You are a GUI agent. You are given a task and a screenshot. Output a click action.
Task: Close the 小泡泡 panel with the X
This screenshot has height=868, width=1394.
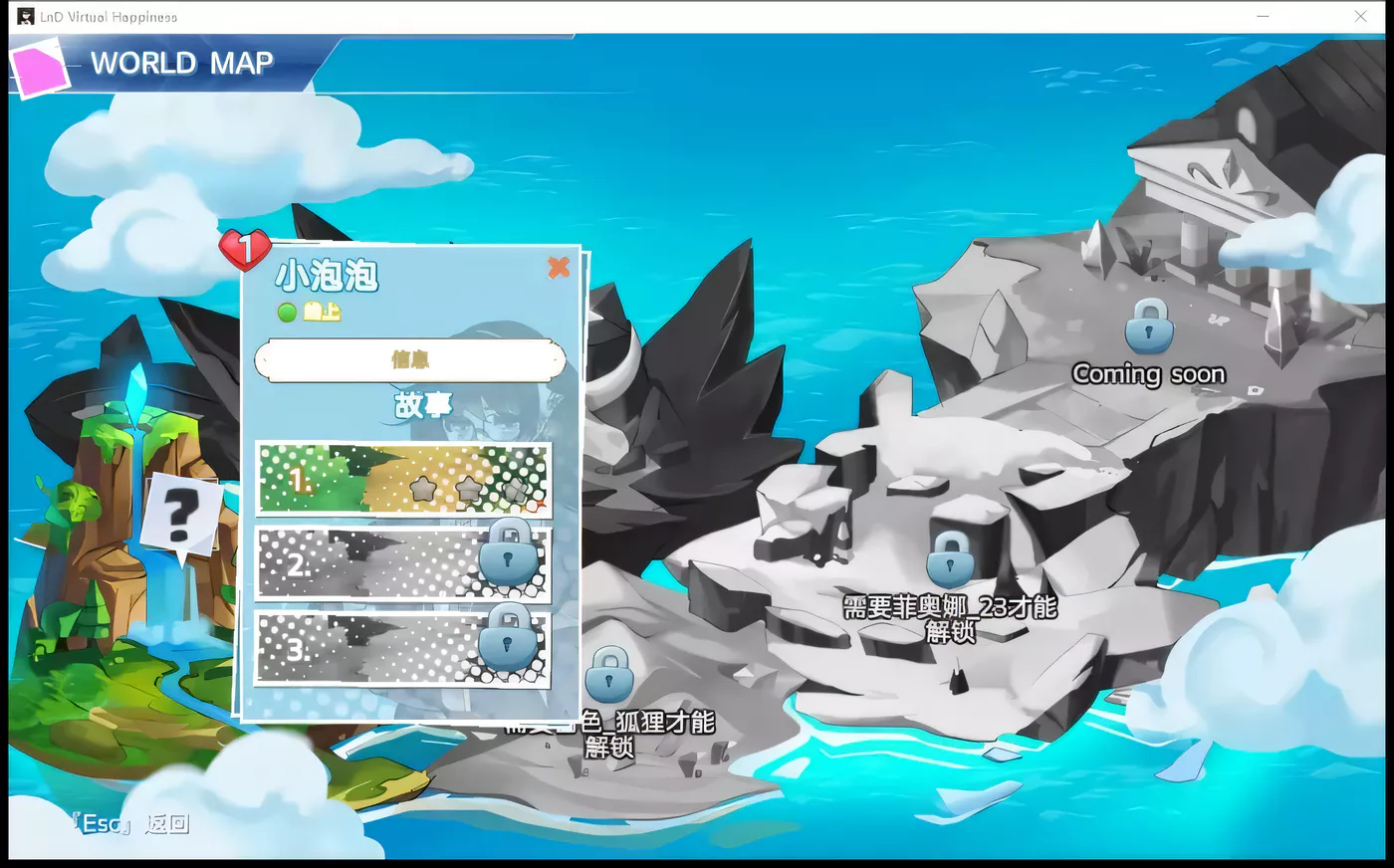pyautogui.click(x=559, y=267)
